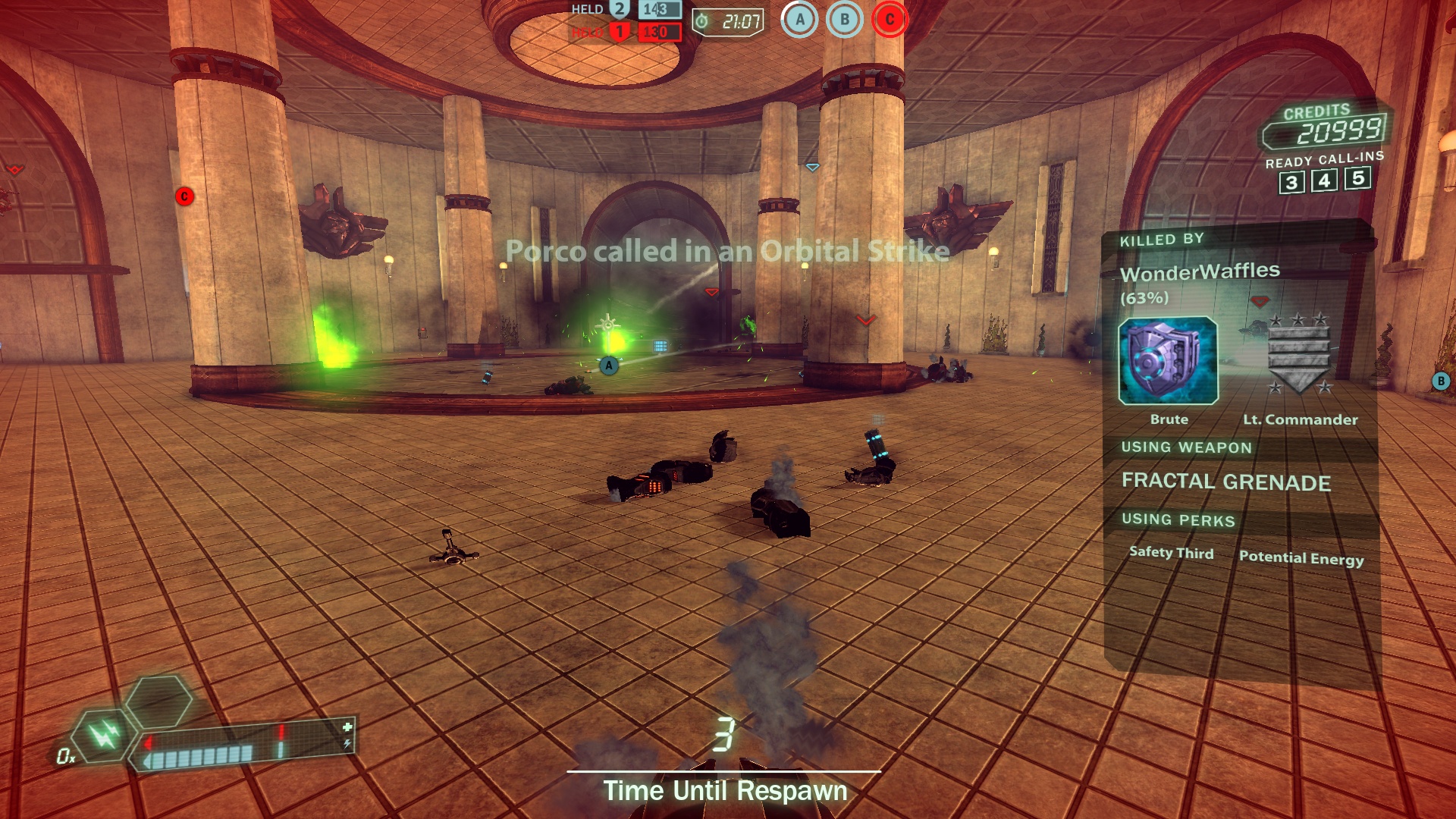Viewport: 1456px width, 819px height.
Task: Choose ready call-in number 5
Action: coord(1358,178)
